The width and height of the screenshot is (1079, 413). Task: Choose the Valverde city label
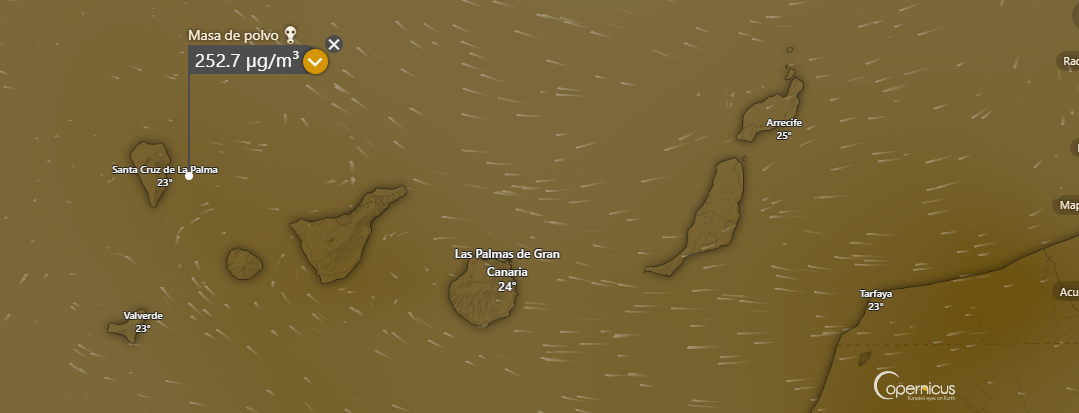[143, 316]
